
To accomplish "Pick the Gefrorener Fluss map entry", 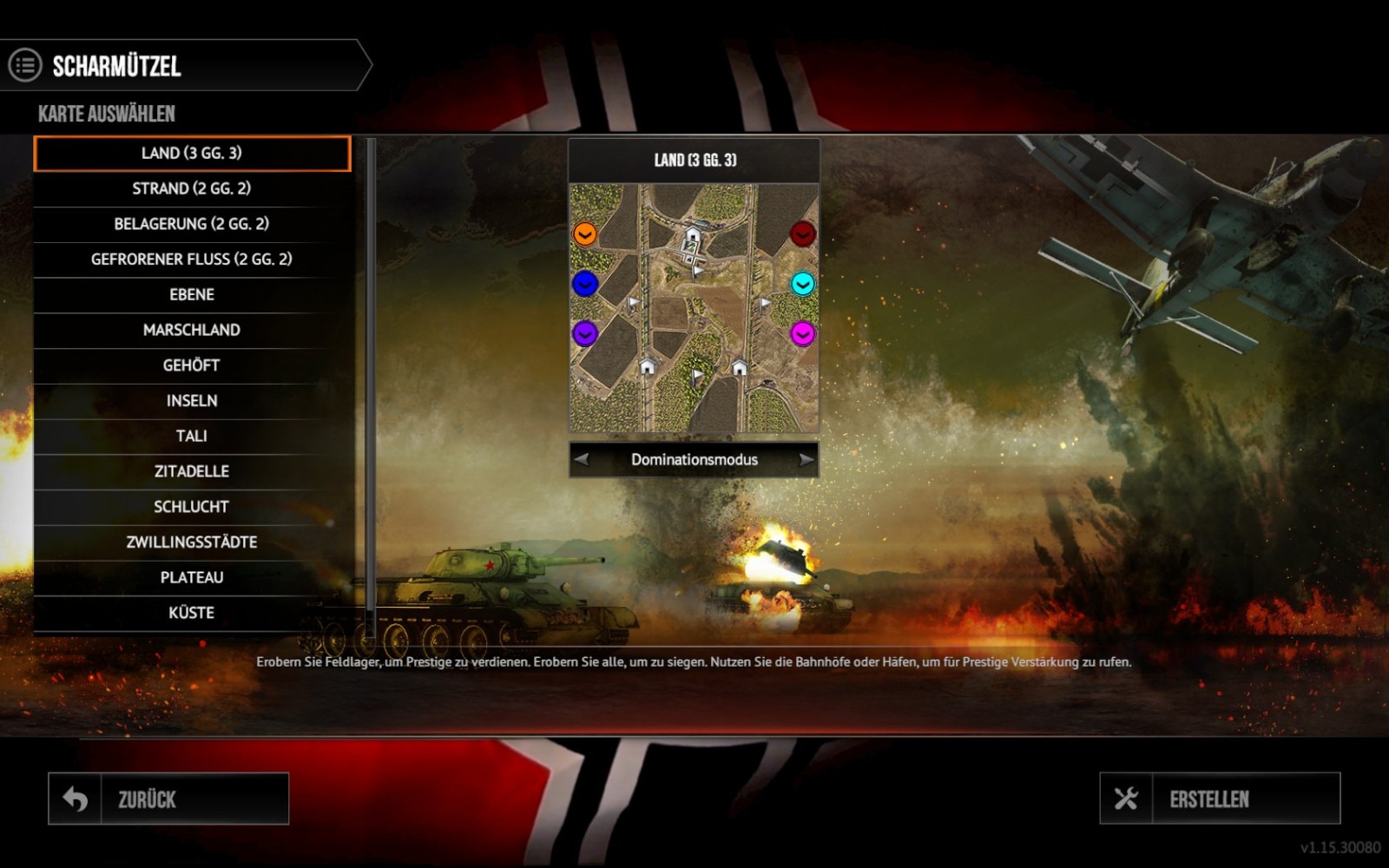I will [x=192, y=260].
